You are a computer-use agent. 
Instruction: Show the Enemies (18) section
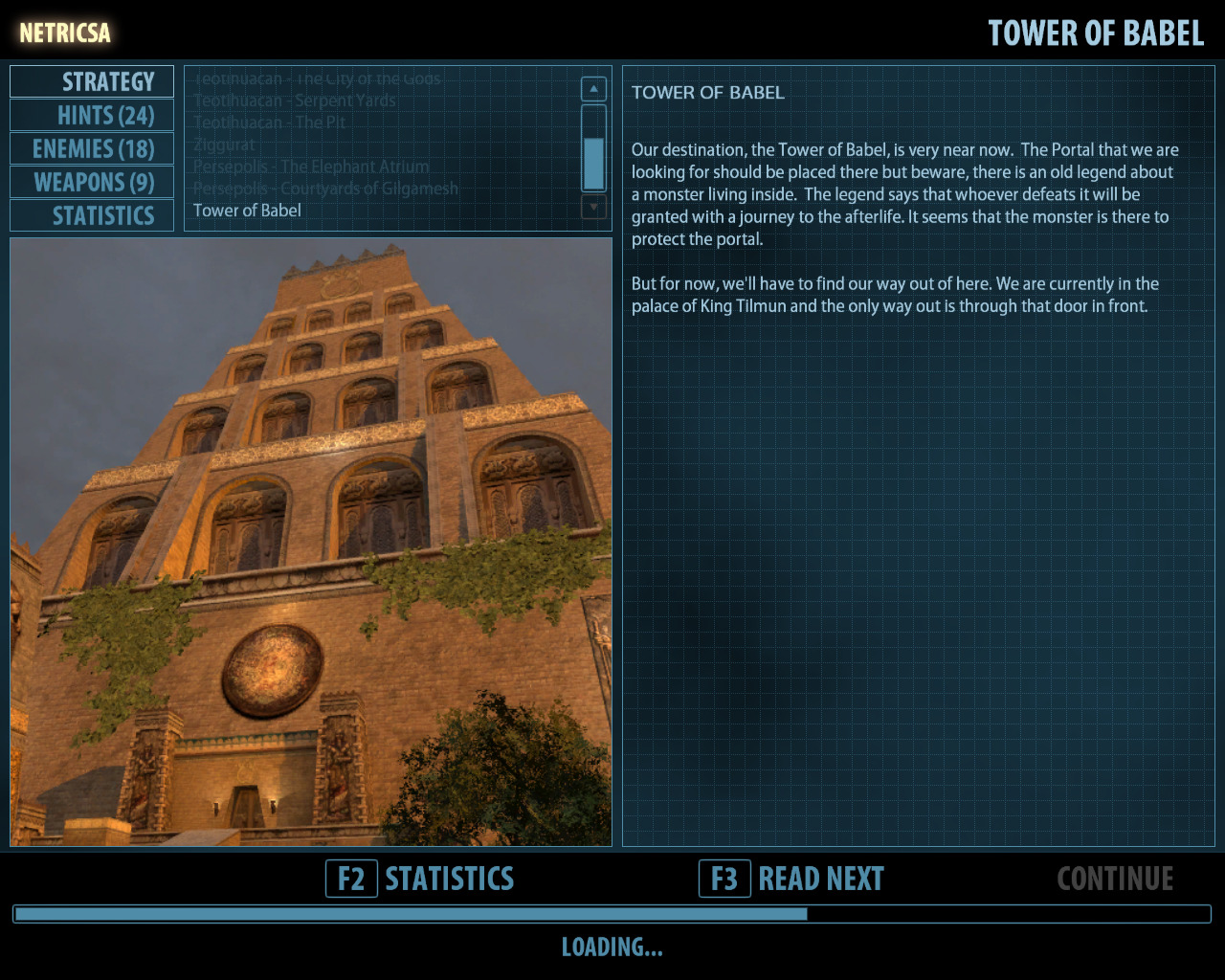tap(92, 149)
